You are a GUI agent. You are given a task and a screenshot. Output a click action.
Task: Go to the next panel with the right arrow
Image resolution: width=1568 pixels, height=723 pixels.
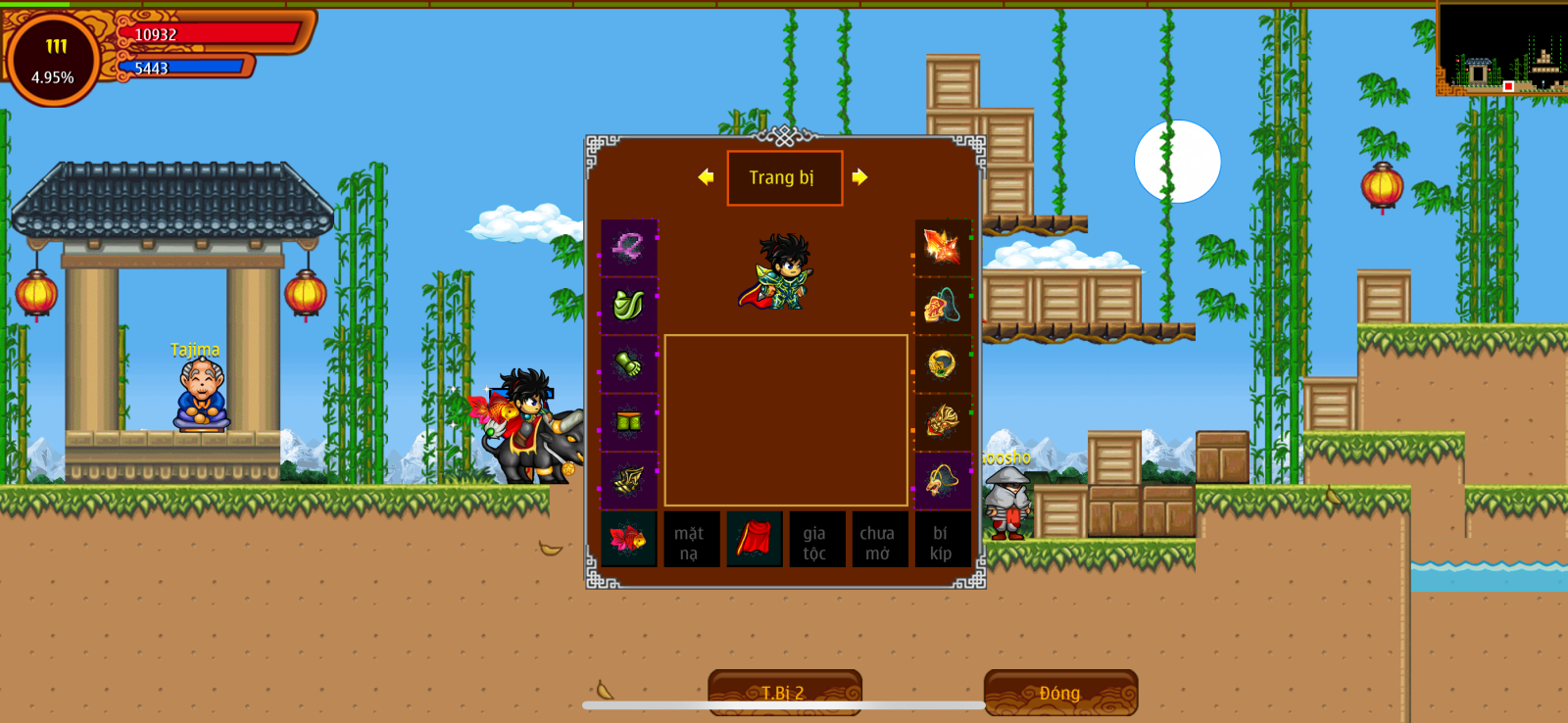pos(859,177)
